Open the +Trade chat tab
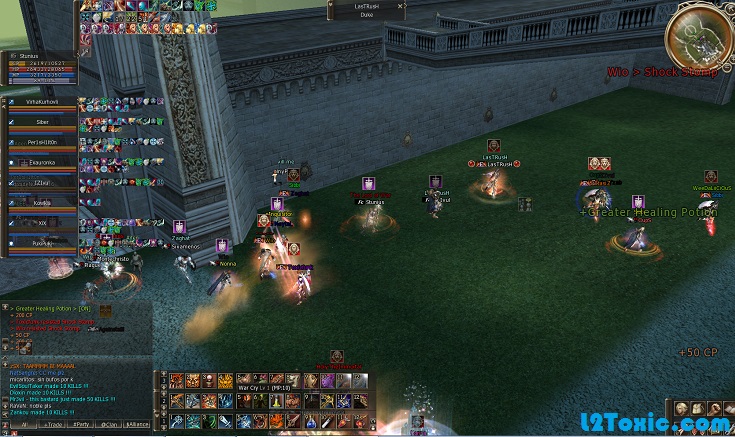Image resolution: width=735 pixels, height=437 pixels. point(51,425)
